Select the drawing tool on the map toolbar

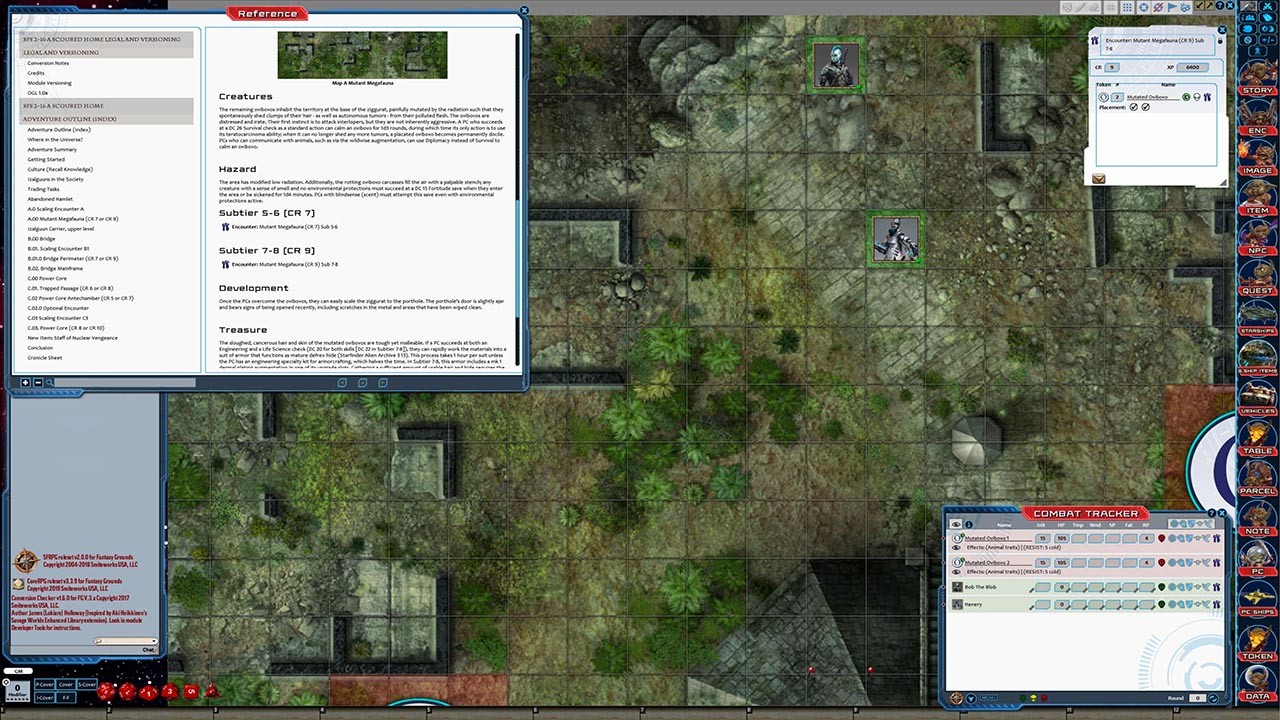(x=1079, y=7)
